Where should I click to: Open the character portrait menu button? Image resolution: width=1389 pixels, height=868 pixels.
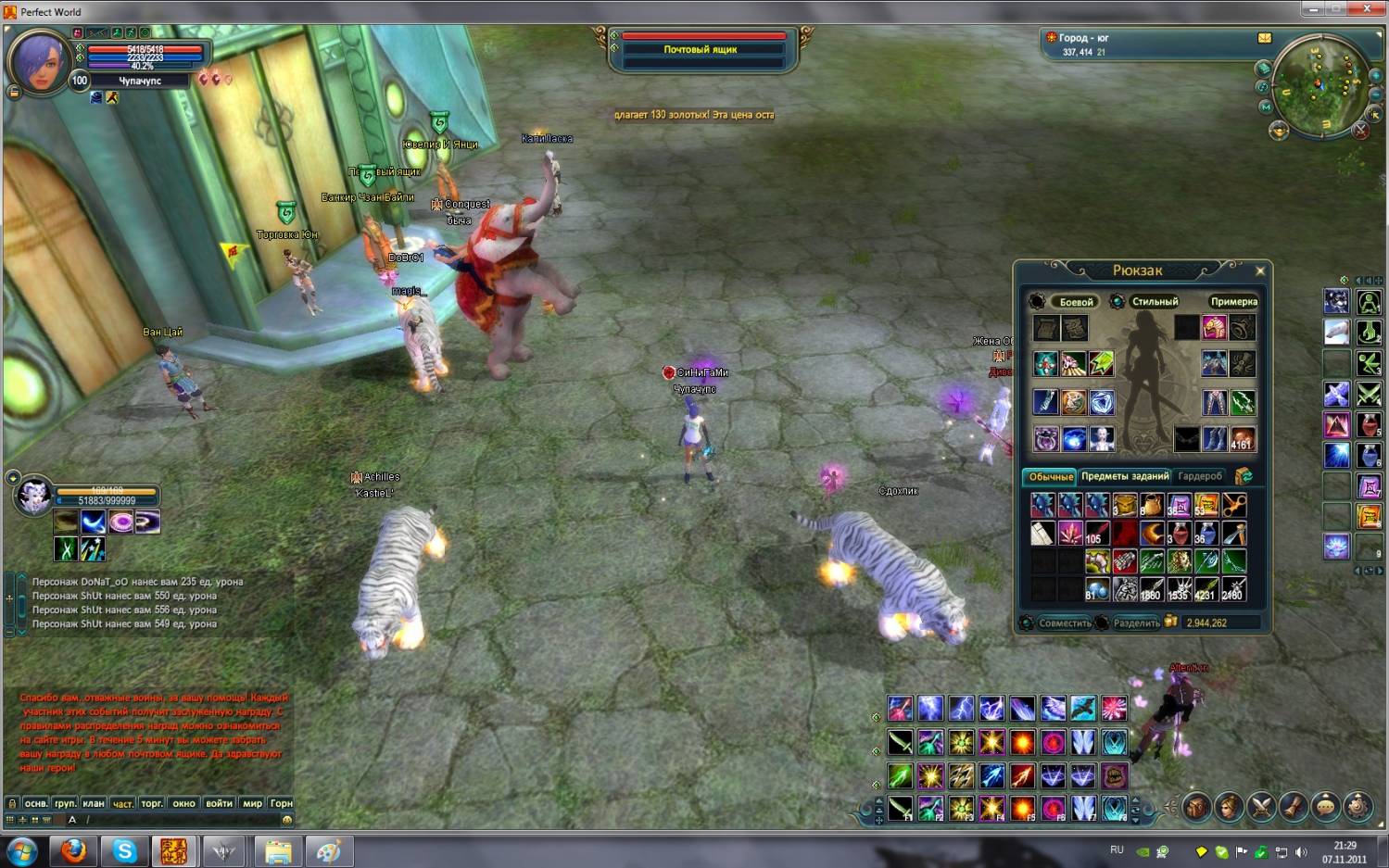pos(1229,807)
